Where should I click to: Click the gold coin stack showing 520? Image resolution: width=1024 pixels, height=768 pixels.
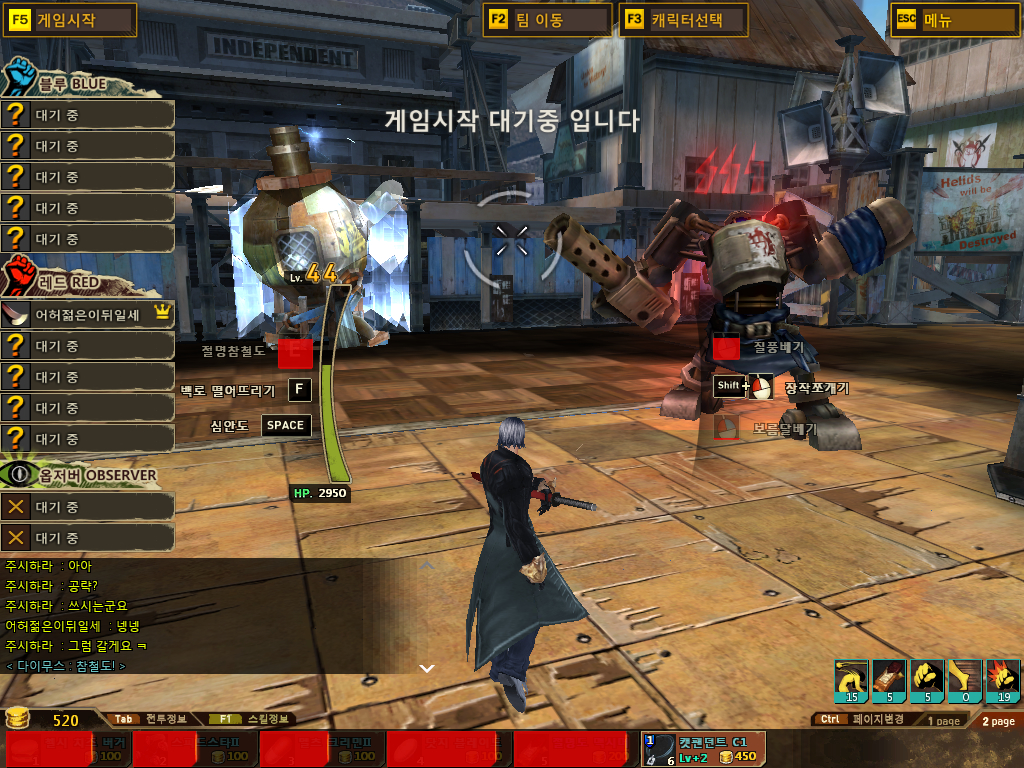click(18, 718)
